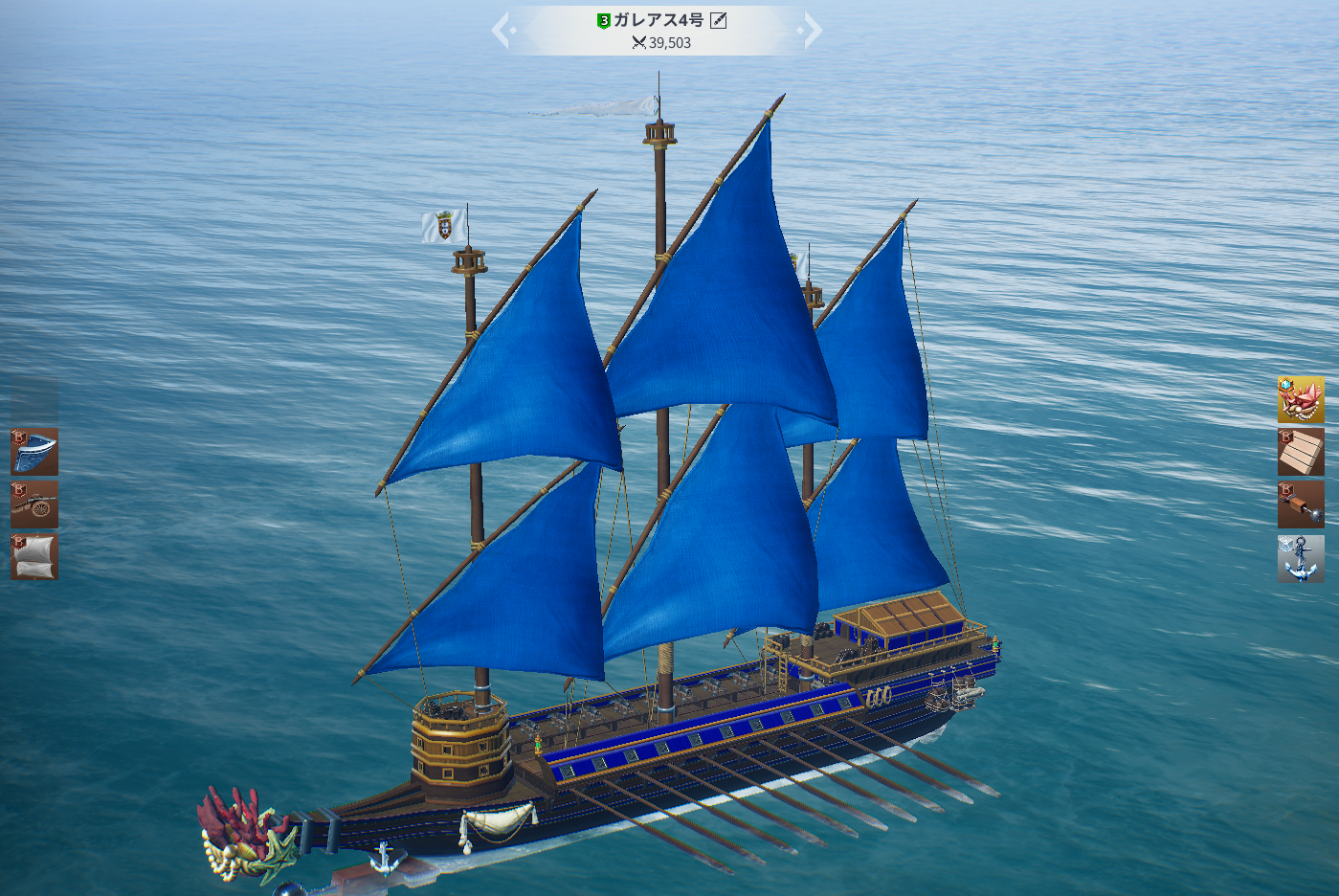Image resolution: width=1339 pixels, height=896 pixels.
Task: Switch to the next ship with right arrow
Action: tap(813, 30)
